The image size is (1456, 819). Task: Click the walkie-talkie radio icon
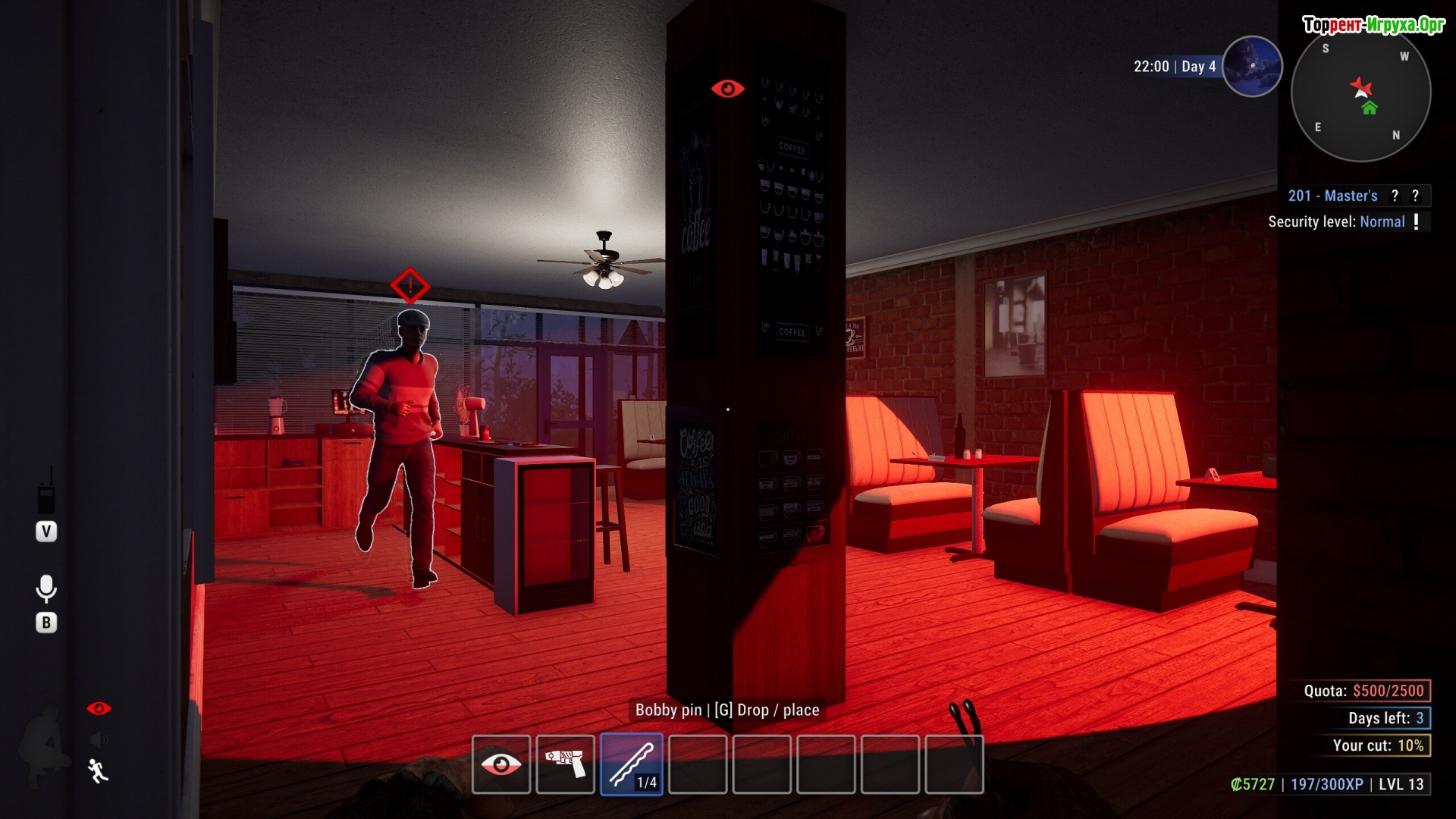click(x=46, y=493)
